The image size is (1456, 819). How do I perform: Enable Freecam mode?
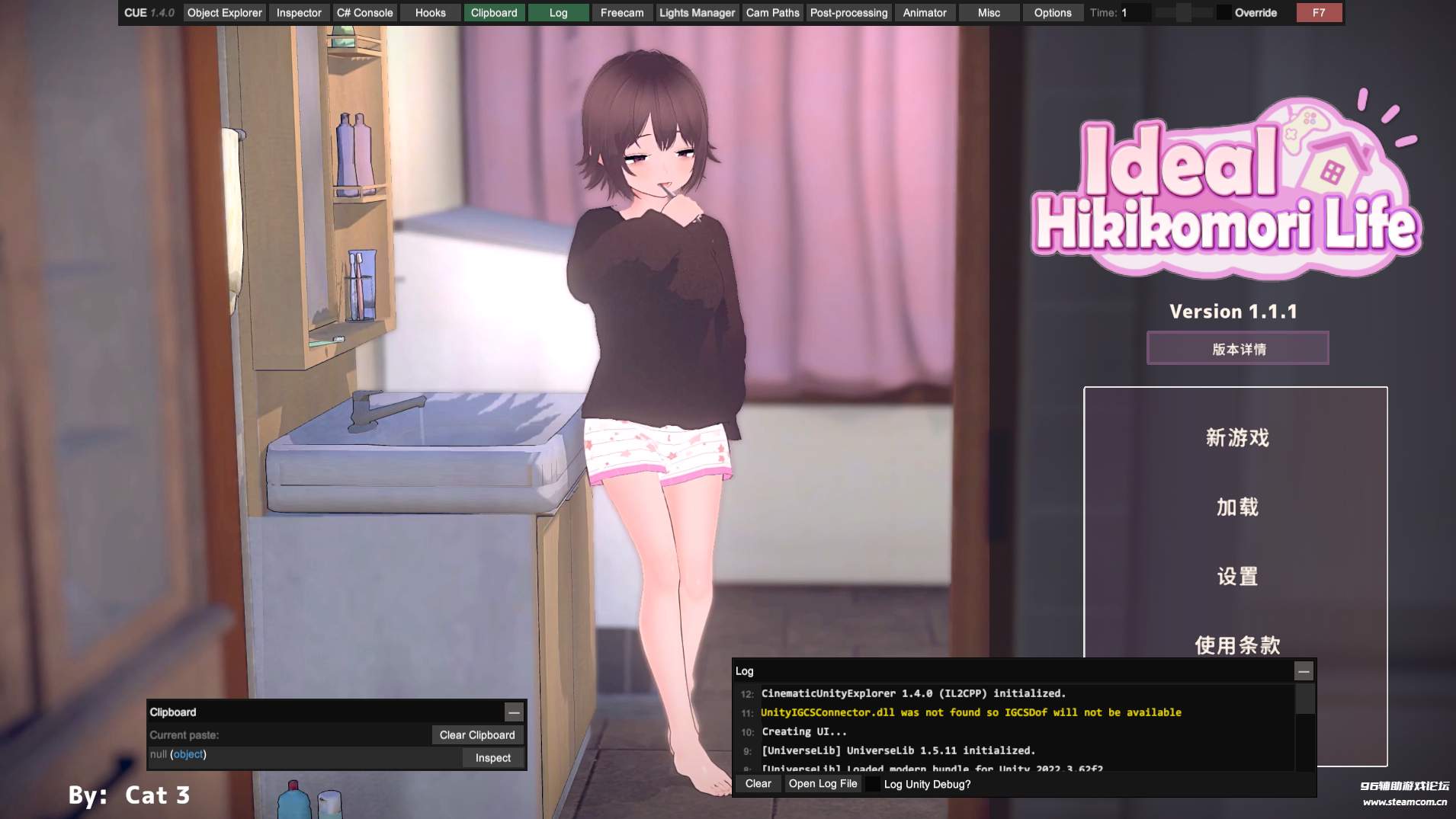[621, 12]
